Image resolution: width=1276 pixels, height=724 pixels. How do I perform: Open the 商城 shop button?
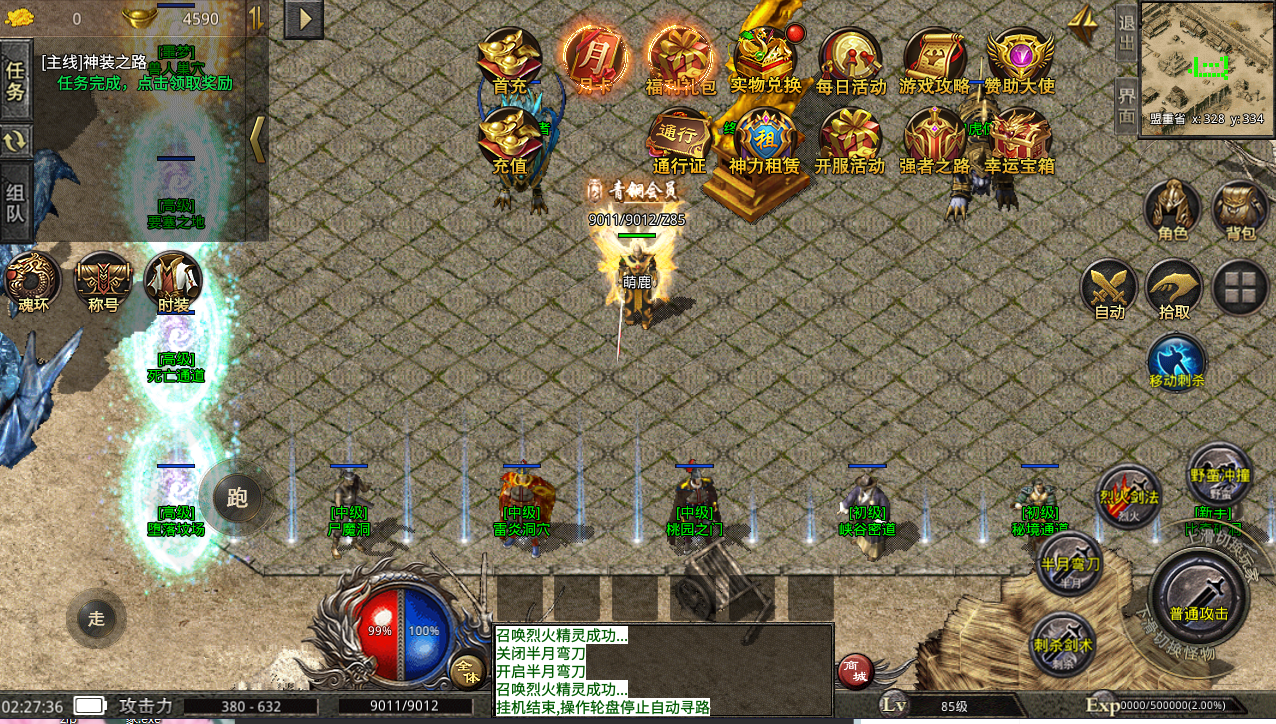(854, 672)
